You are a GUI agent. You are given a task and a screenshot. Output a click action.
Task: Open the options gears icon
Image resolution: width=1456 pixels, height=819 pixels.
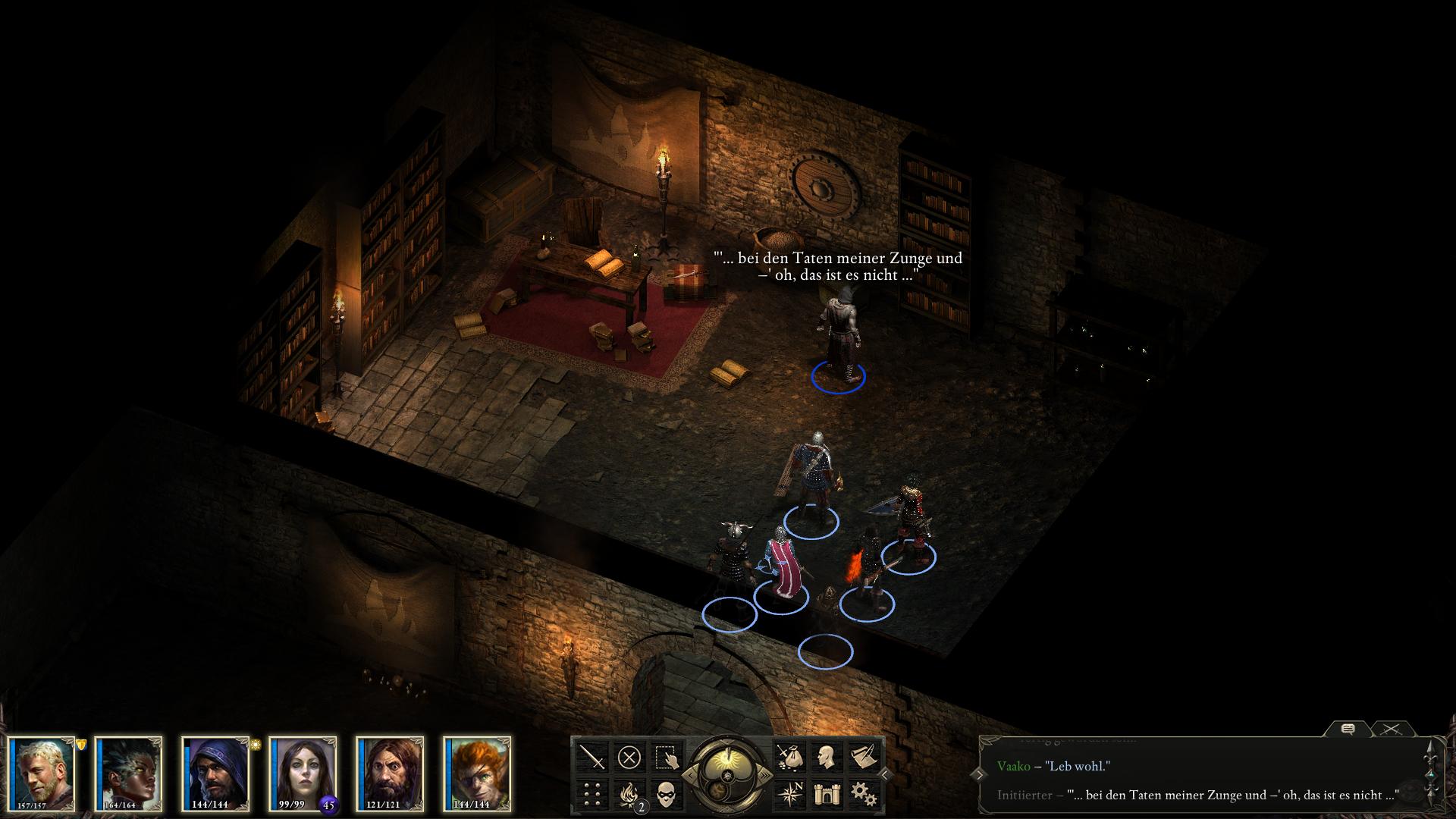tap(864, 794)
